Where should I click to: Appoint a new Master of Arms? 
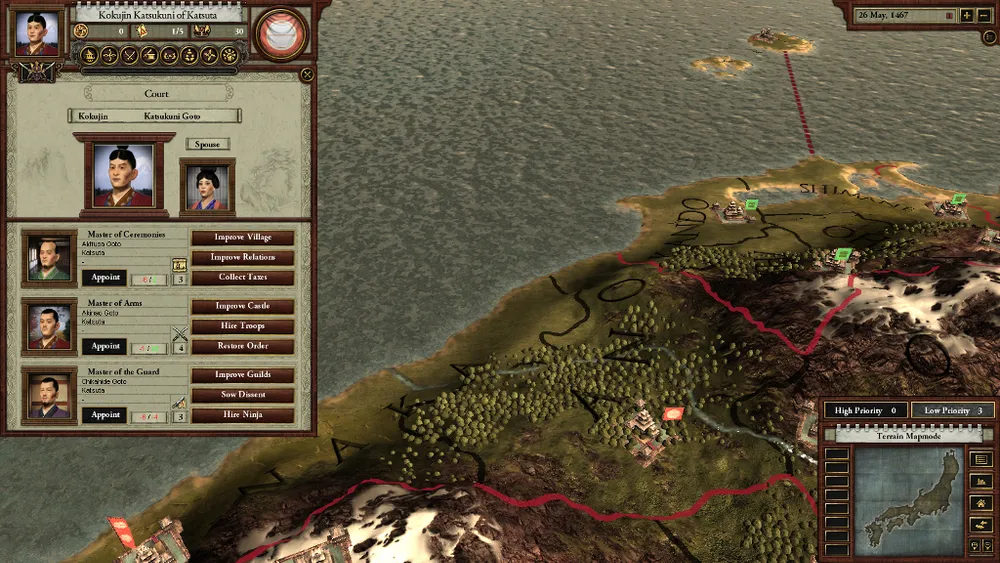105,346
